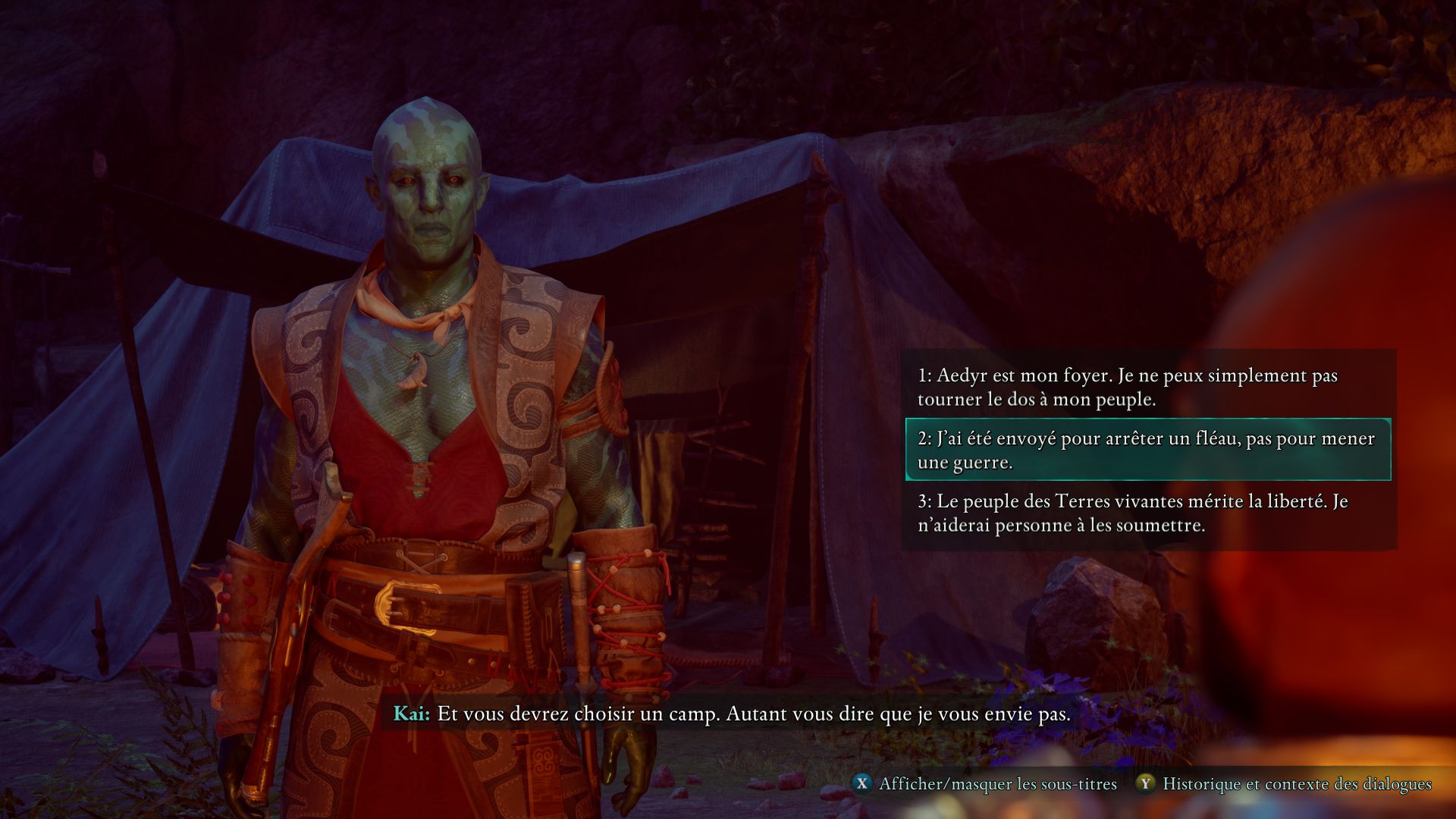Viewport: 1456px width, 819px height.
Task: Choose the reply "Aedyr est mon foyer"
Action: 1127,387
